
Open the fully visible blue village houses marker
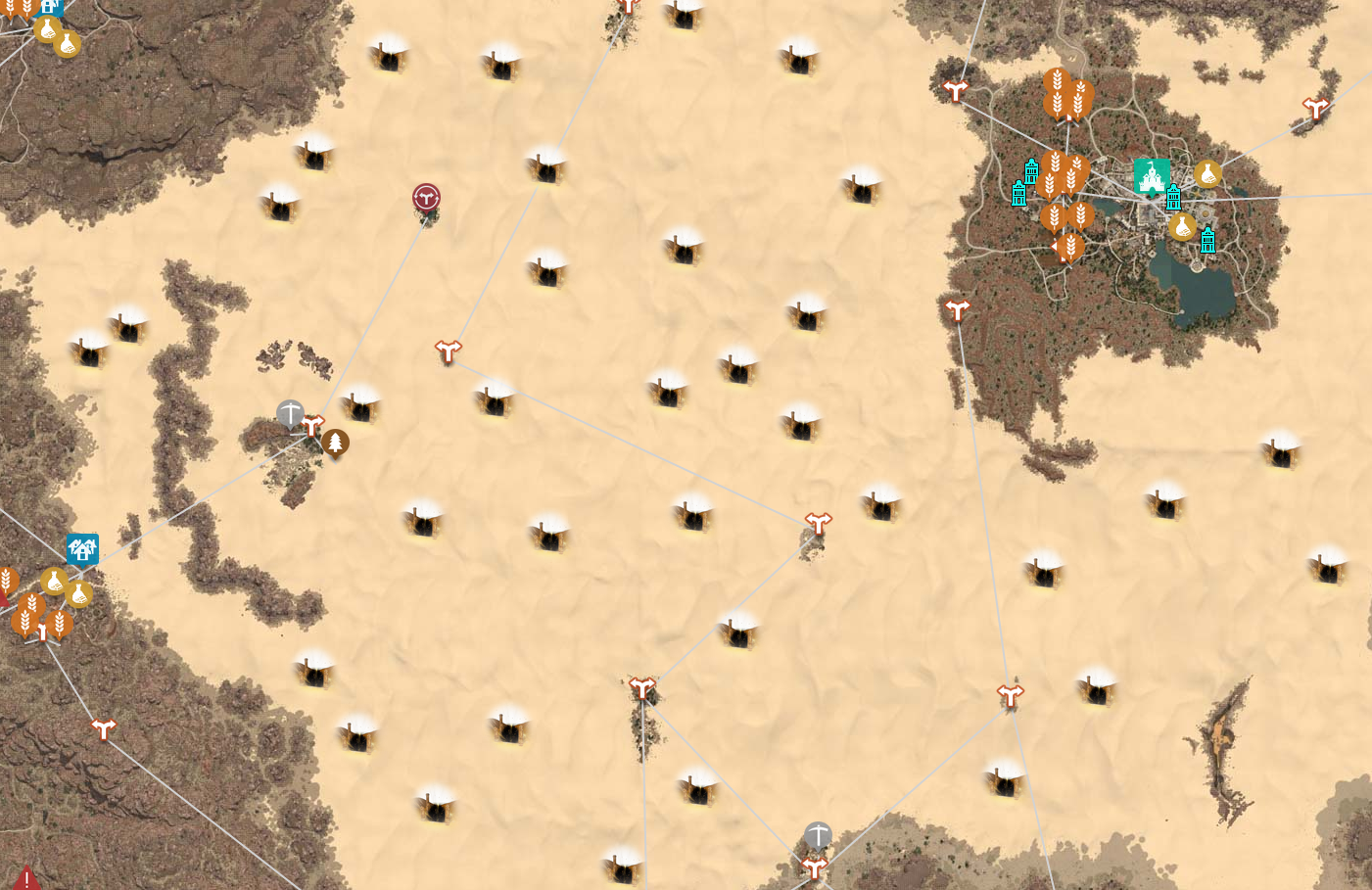point(82,549)
